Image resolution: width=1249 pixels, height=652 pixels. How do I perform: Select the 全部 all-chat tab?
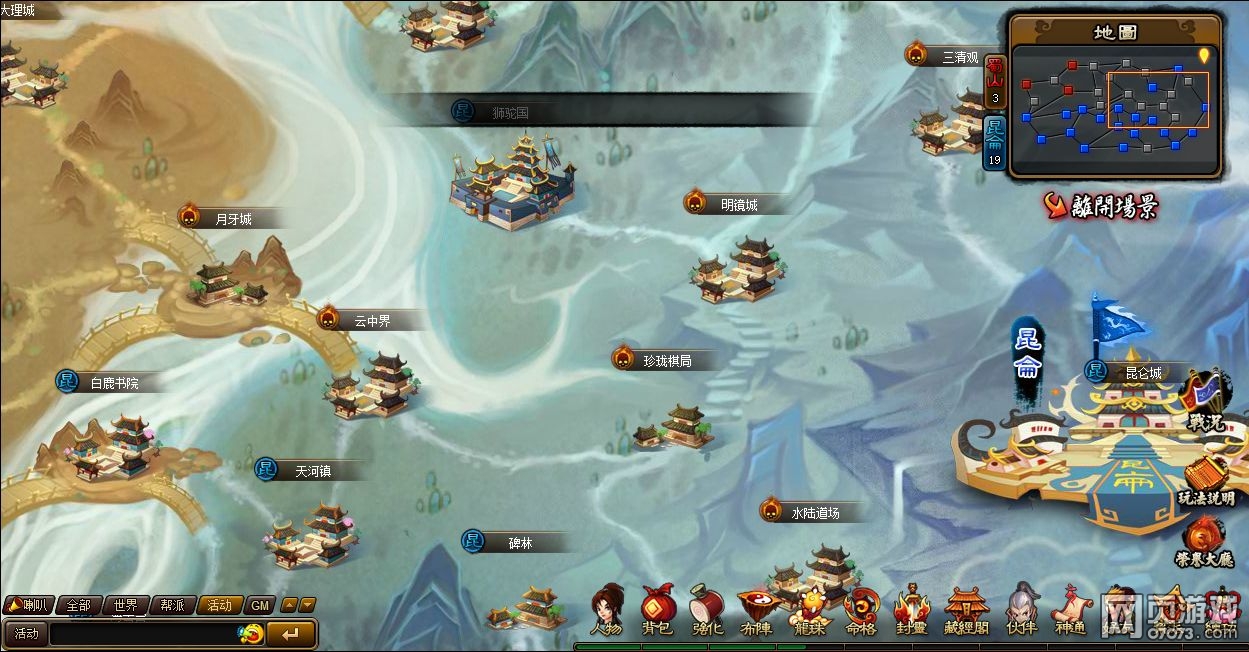tap(78, 605)
